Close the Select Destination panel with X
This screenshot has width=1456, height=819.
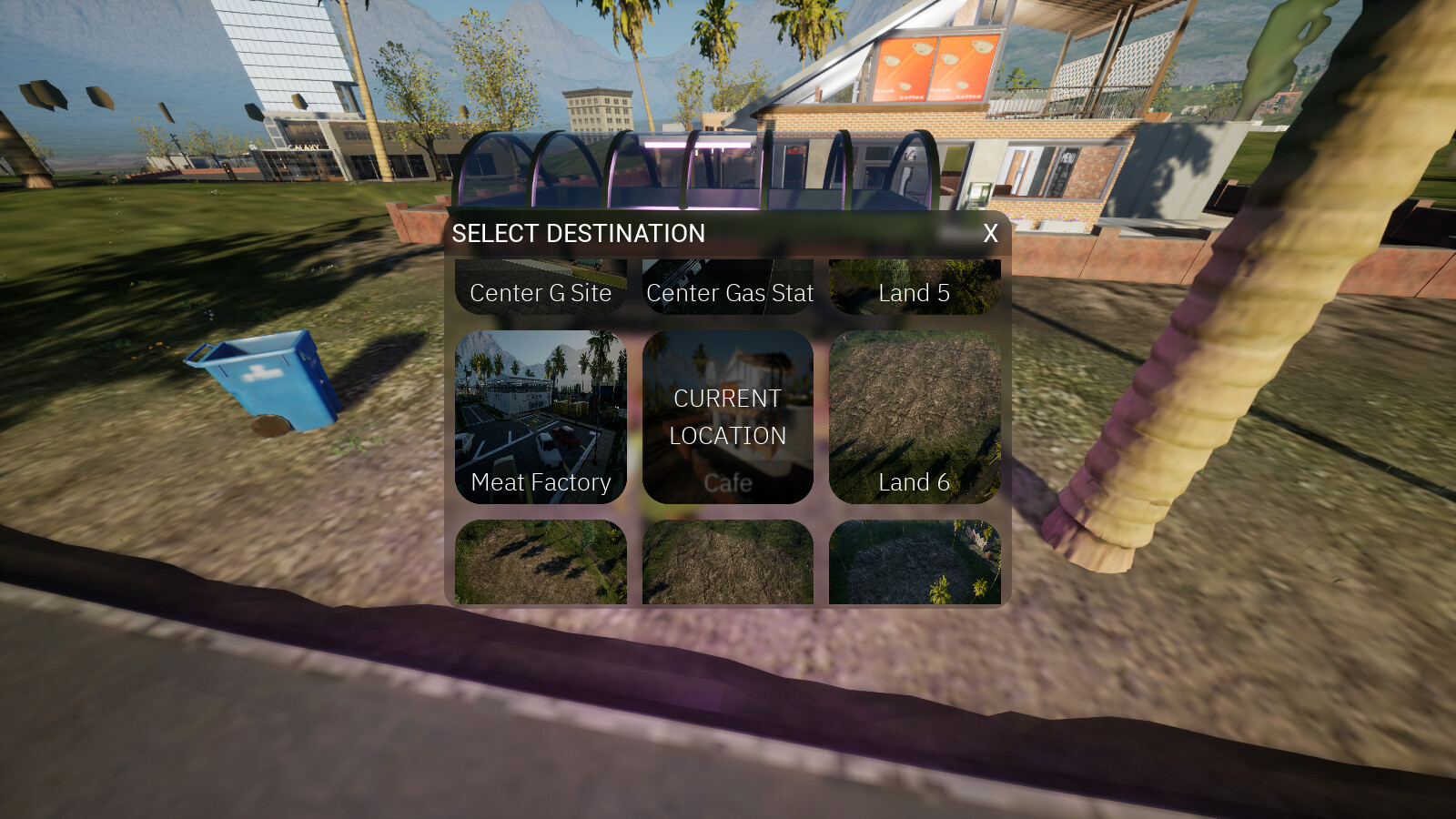(989, 234)
